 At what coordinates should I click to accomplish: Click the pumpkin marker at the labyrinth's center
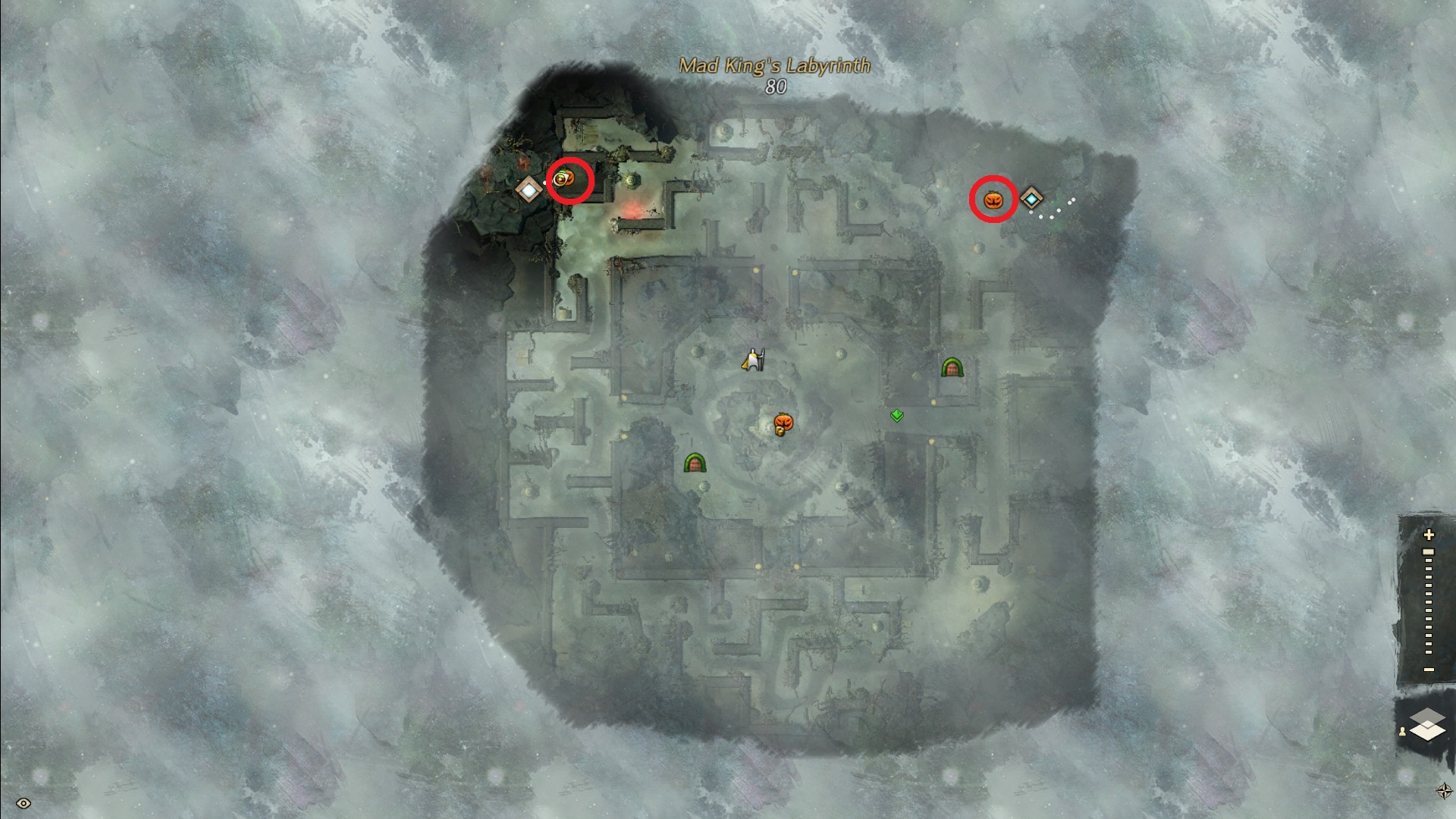coord(783,423)
